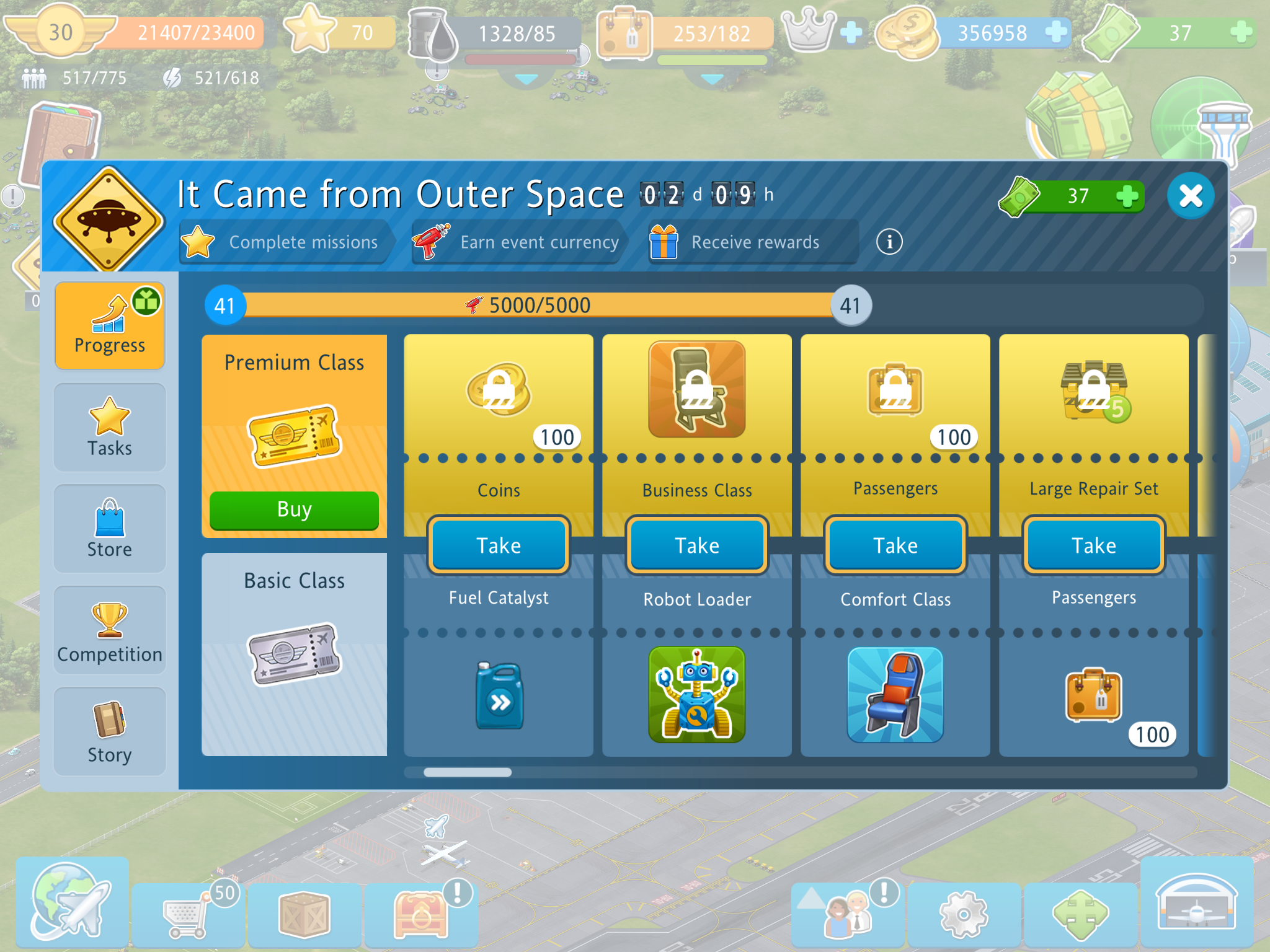Image resolution: width=1270 pixels, height=952 pixels.
Task: Open the warehouse crate icon
Action: point(304,915)
